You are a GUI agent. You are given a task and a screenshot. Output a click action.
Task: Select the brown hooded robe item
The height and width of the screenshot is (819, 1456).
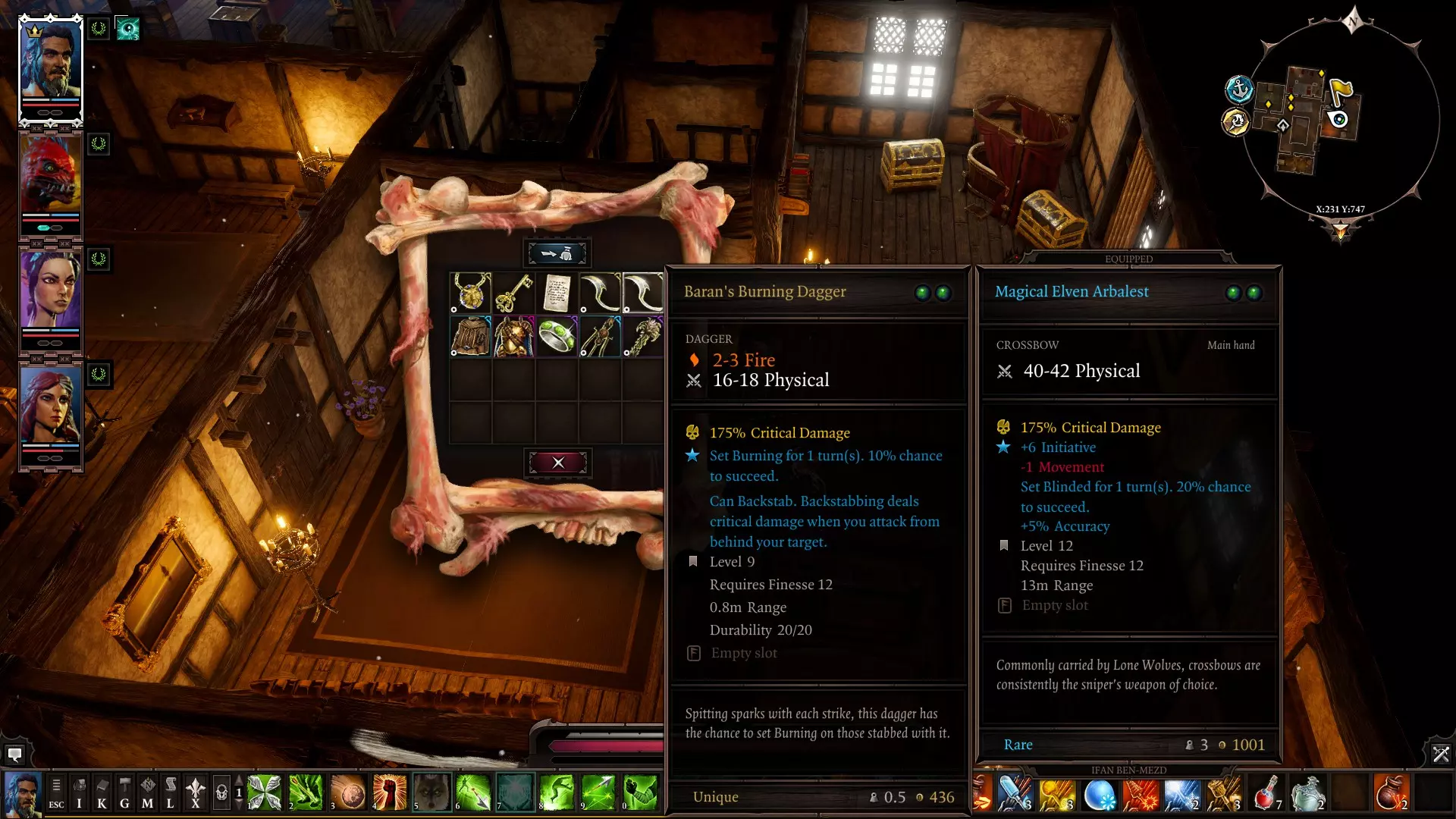click(471, 336)
